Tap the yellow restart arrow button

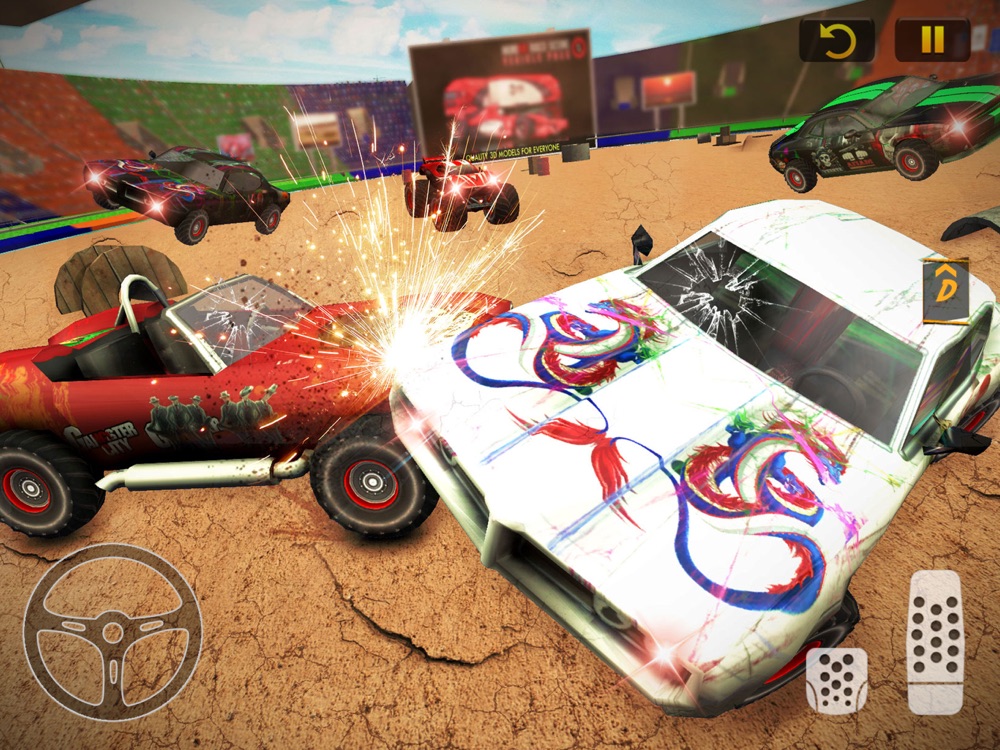click(x=836, y=40)
